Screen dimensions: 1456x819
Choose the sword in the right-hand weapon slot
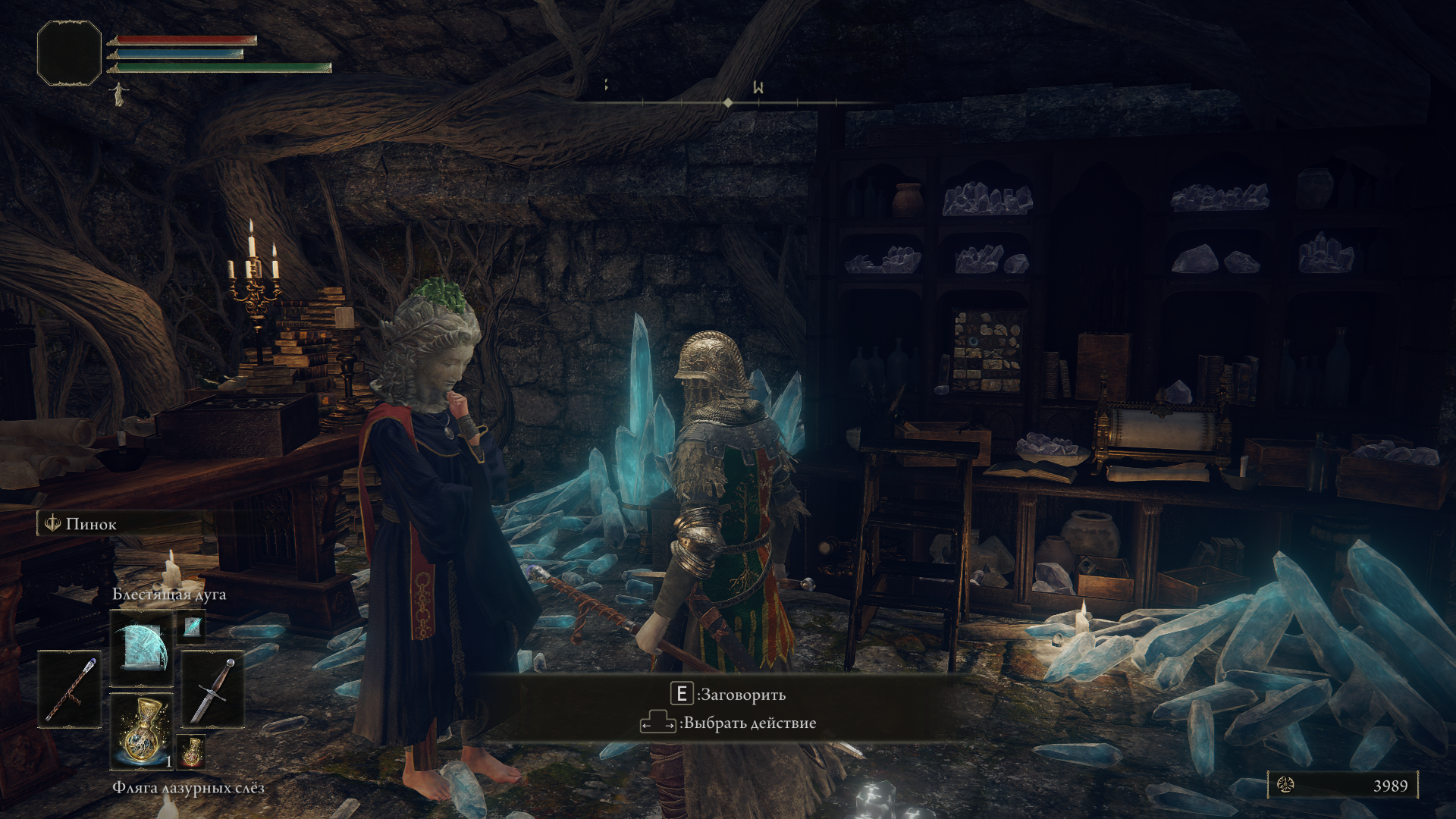[x=212, y=689]
